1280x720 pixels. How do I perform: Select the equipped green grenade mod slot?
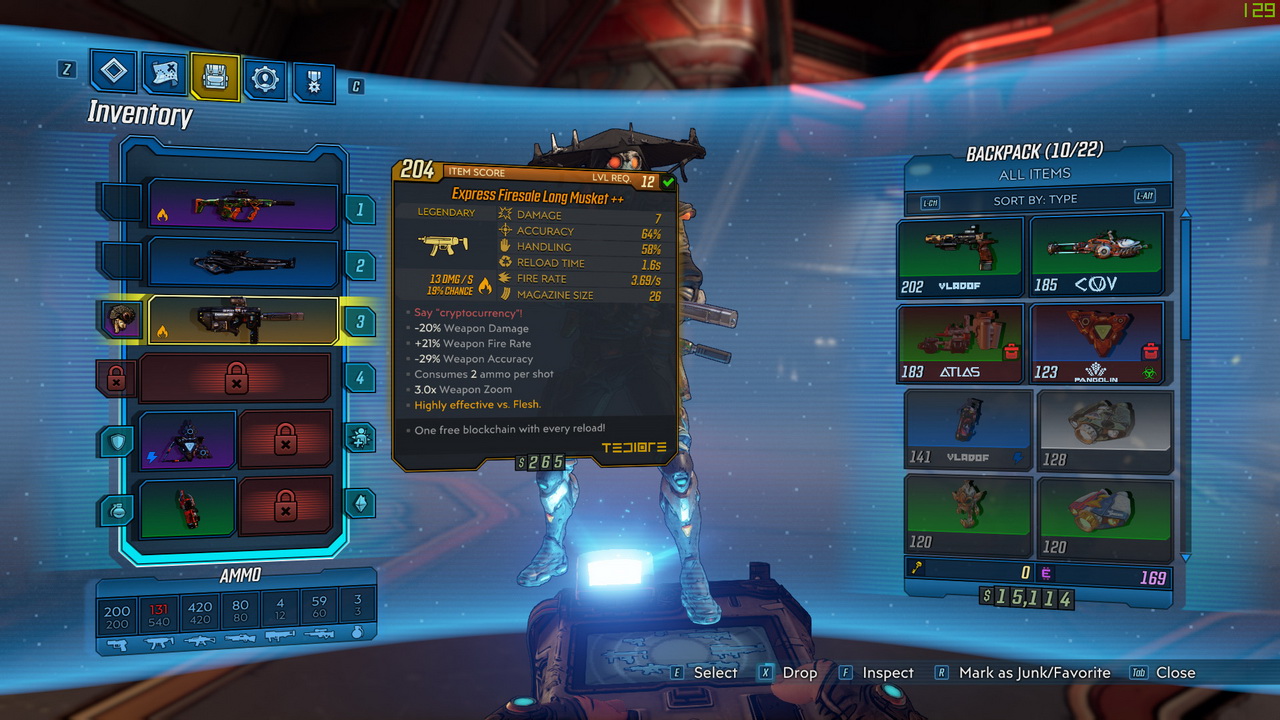point(187,505)
